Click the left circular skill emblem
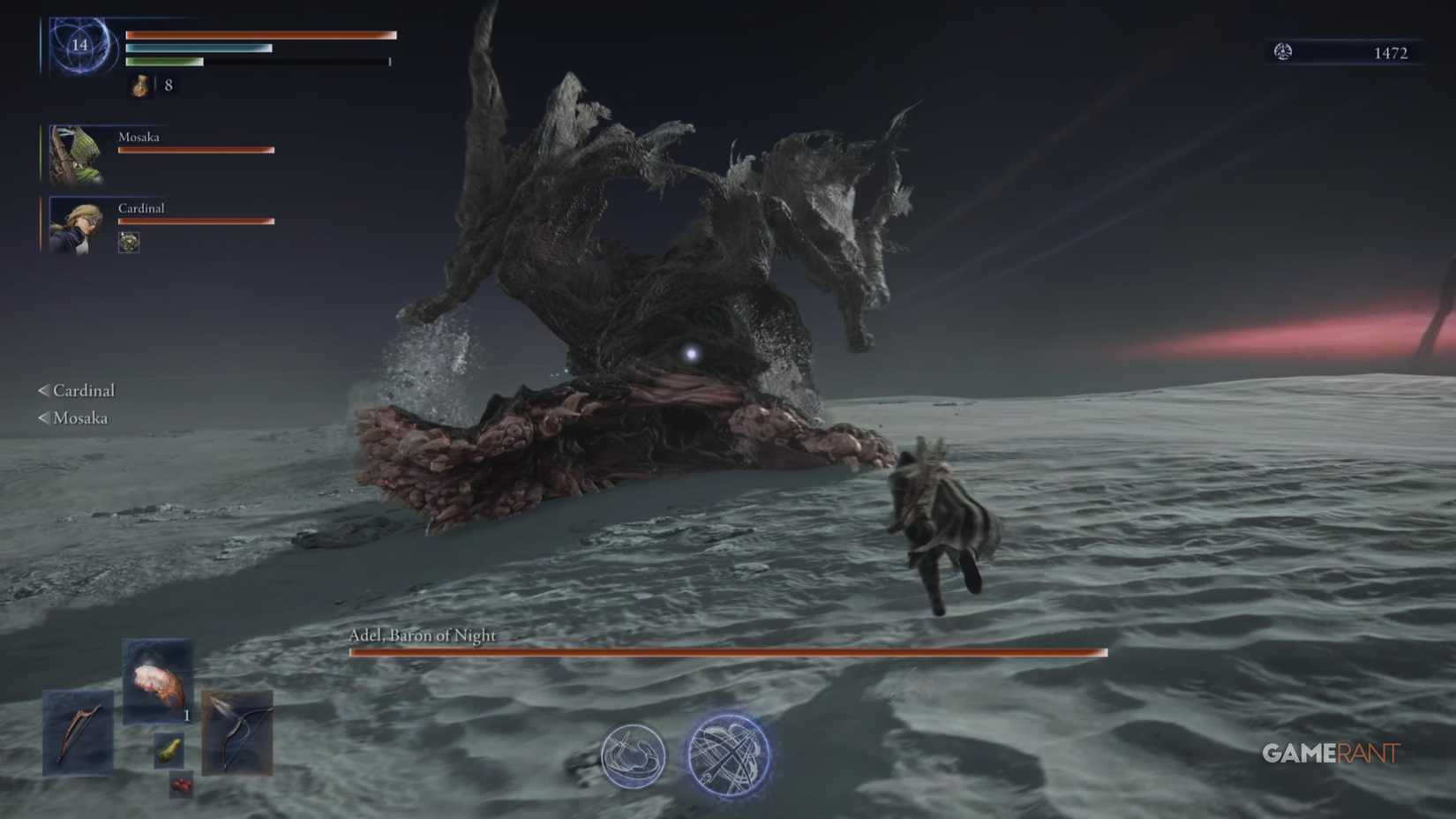Image resolution: width=1456 pixels, height=819 pixels. point(633,755)
